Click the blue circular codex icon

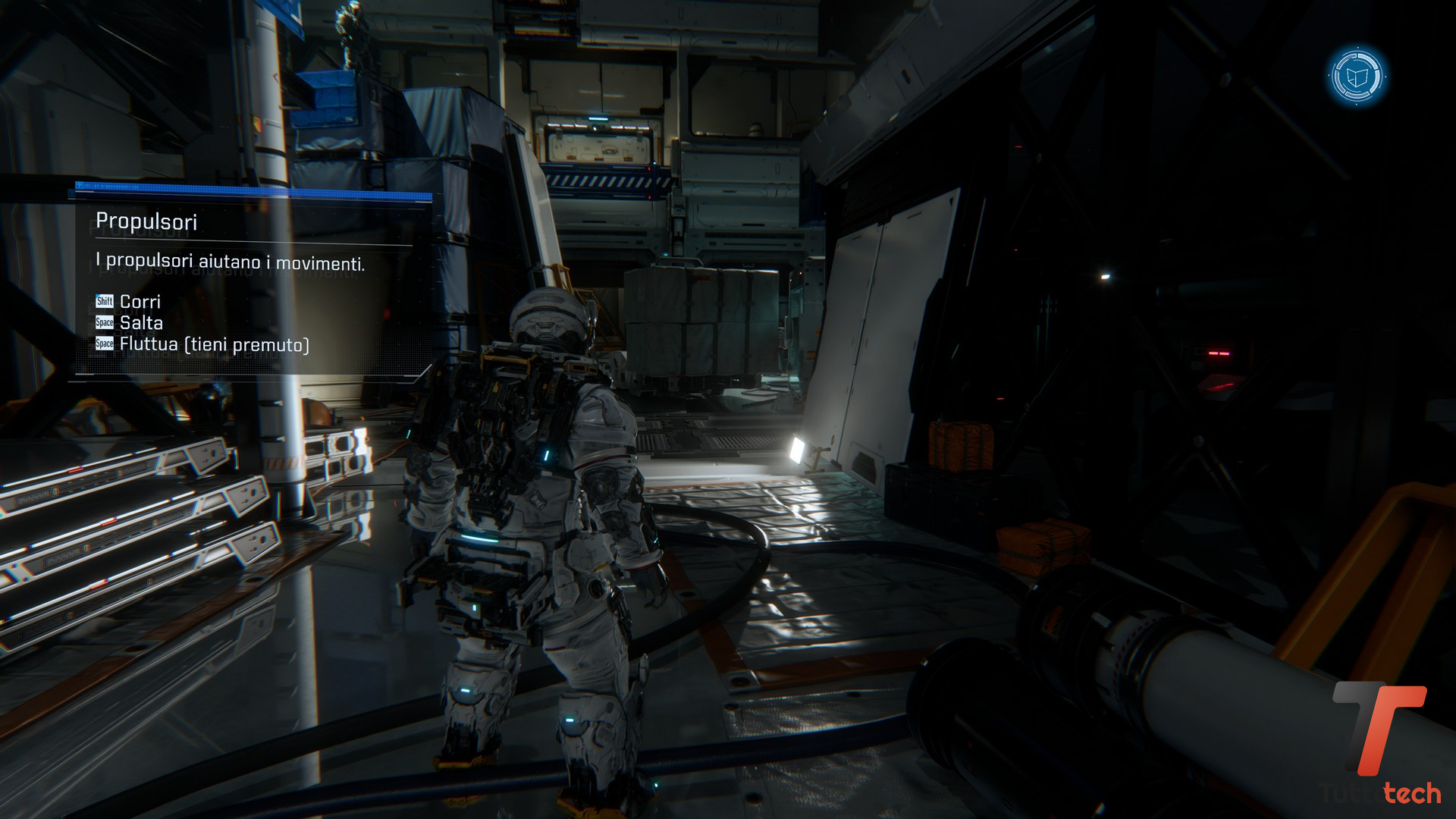[1357, 77]
